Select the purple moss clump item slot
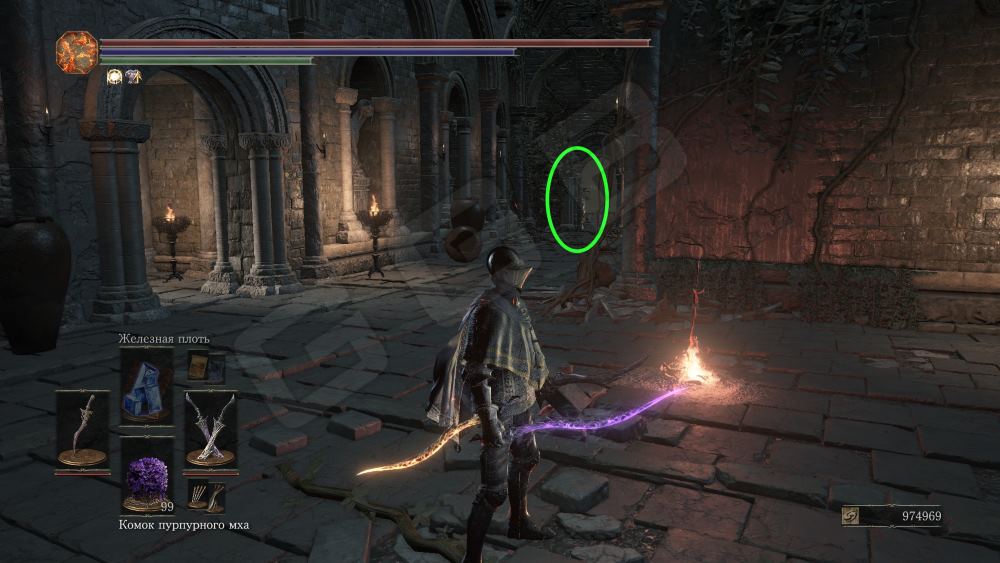 coord(146,473)
